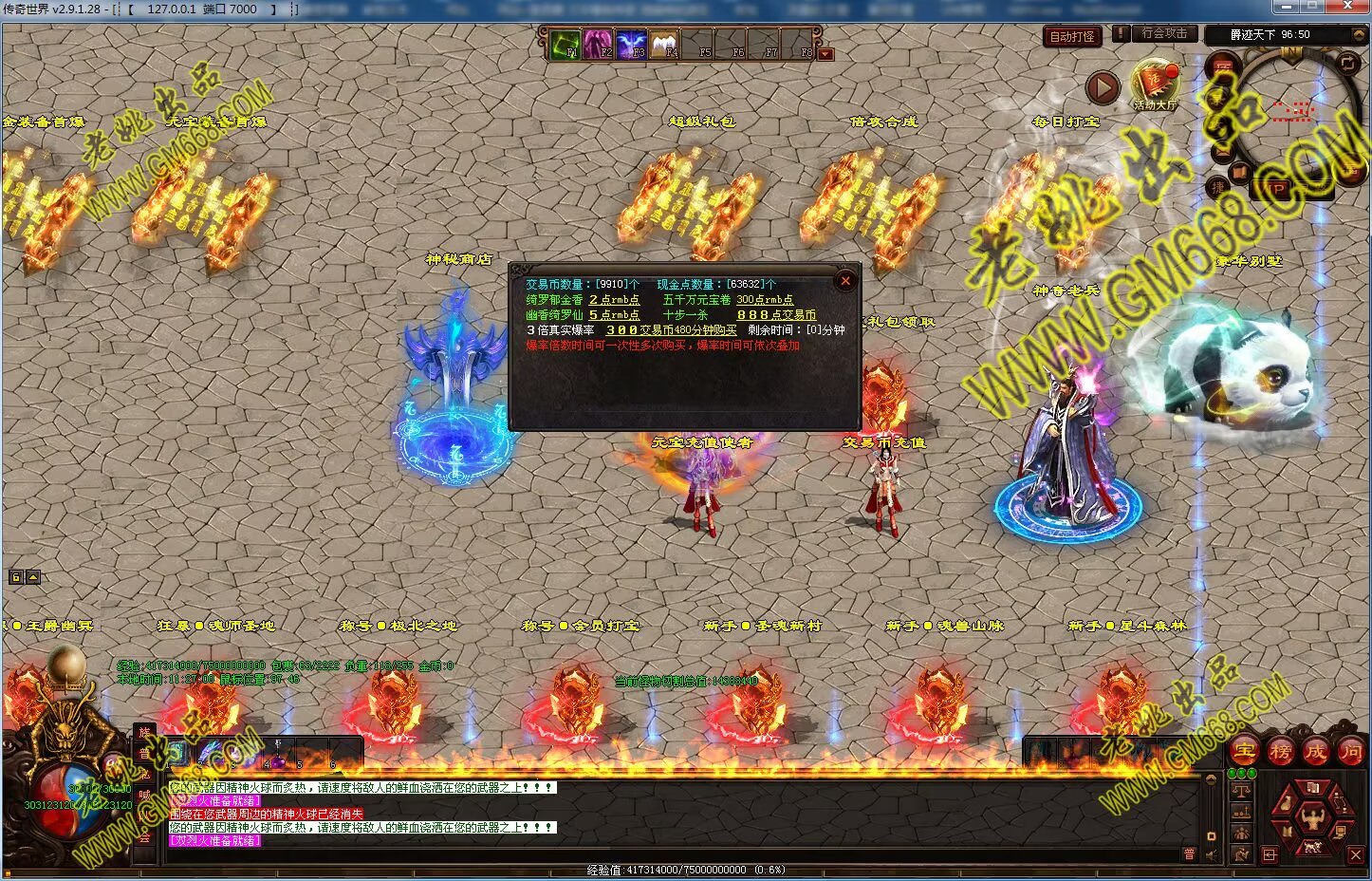This screenshot has width=1372, height=881.
Task: Activate the F1 green skill slot
Action: (x=565, y=45)
